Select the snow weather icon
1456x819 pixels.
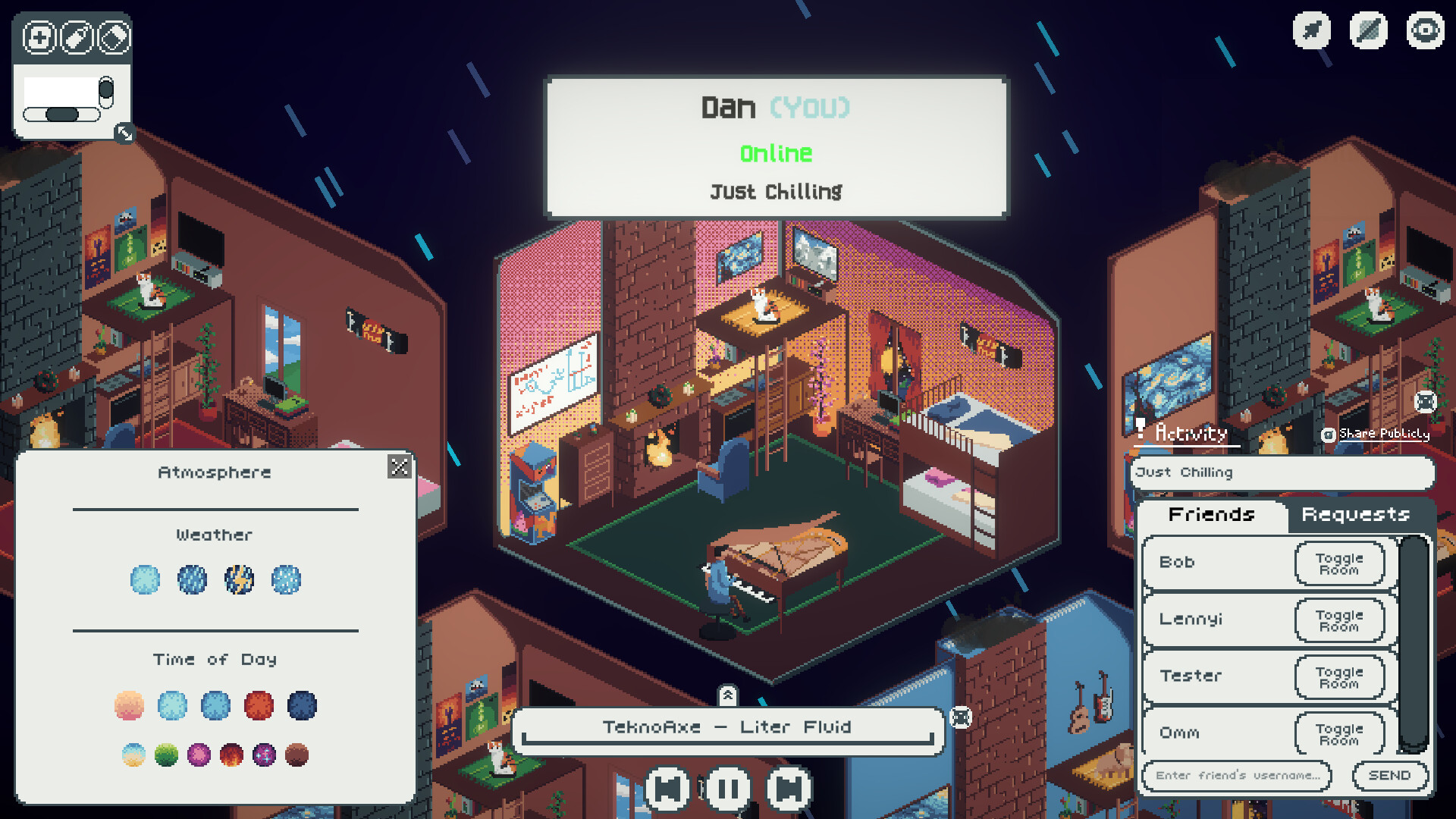click(286, 580)
